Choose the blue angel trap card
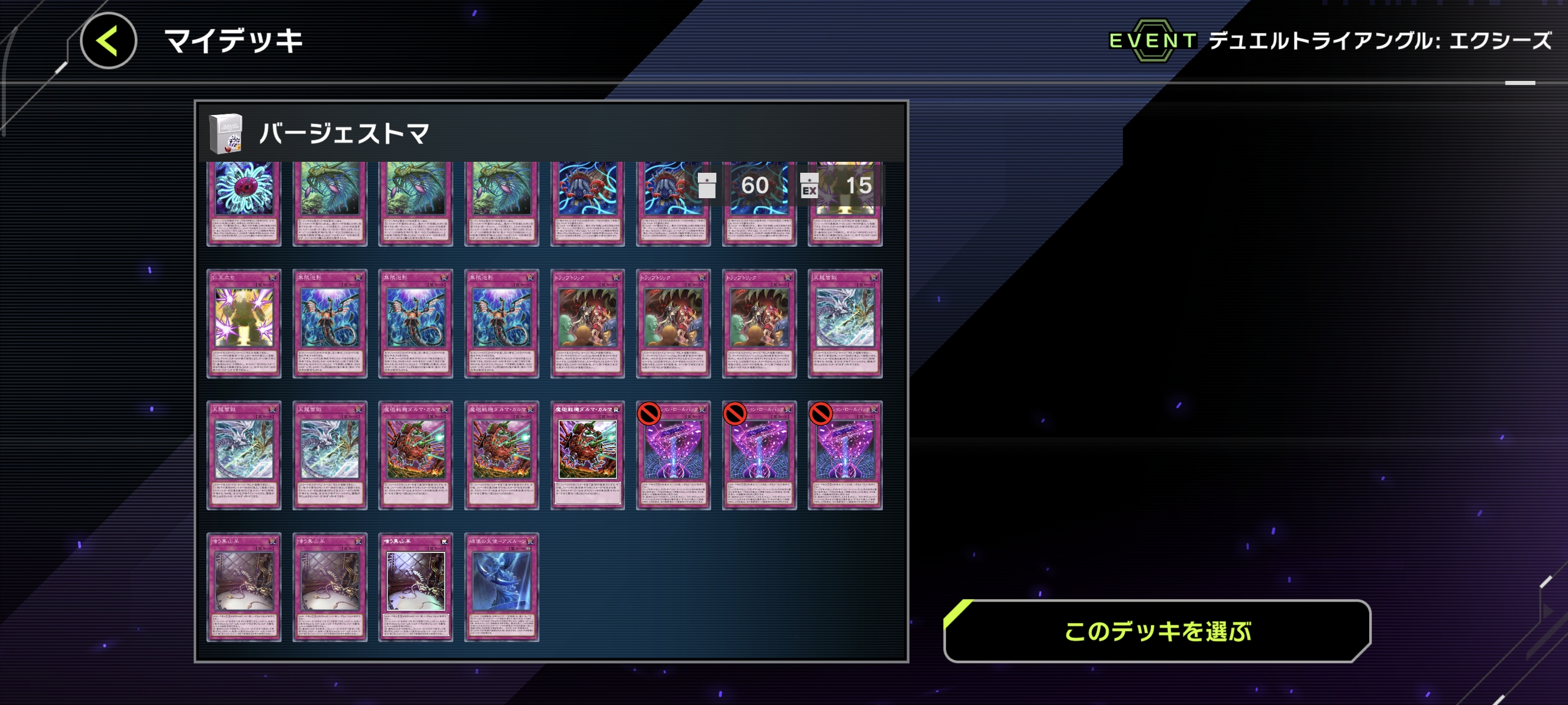This screenshot has width=1568, height=705. pyautogui.click(x=501, y=587)
